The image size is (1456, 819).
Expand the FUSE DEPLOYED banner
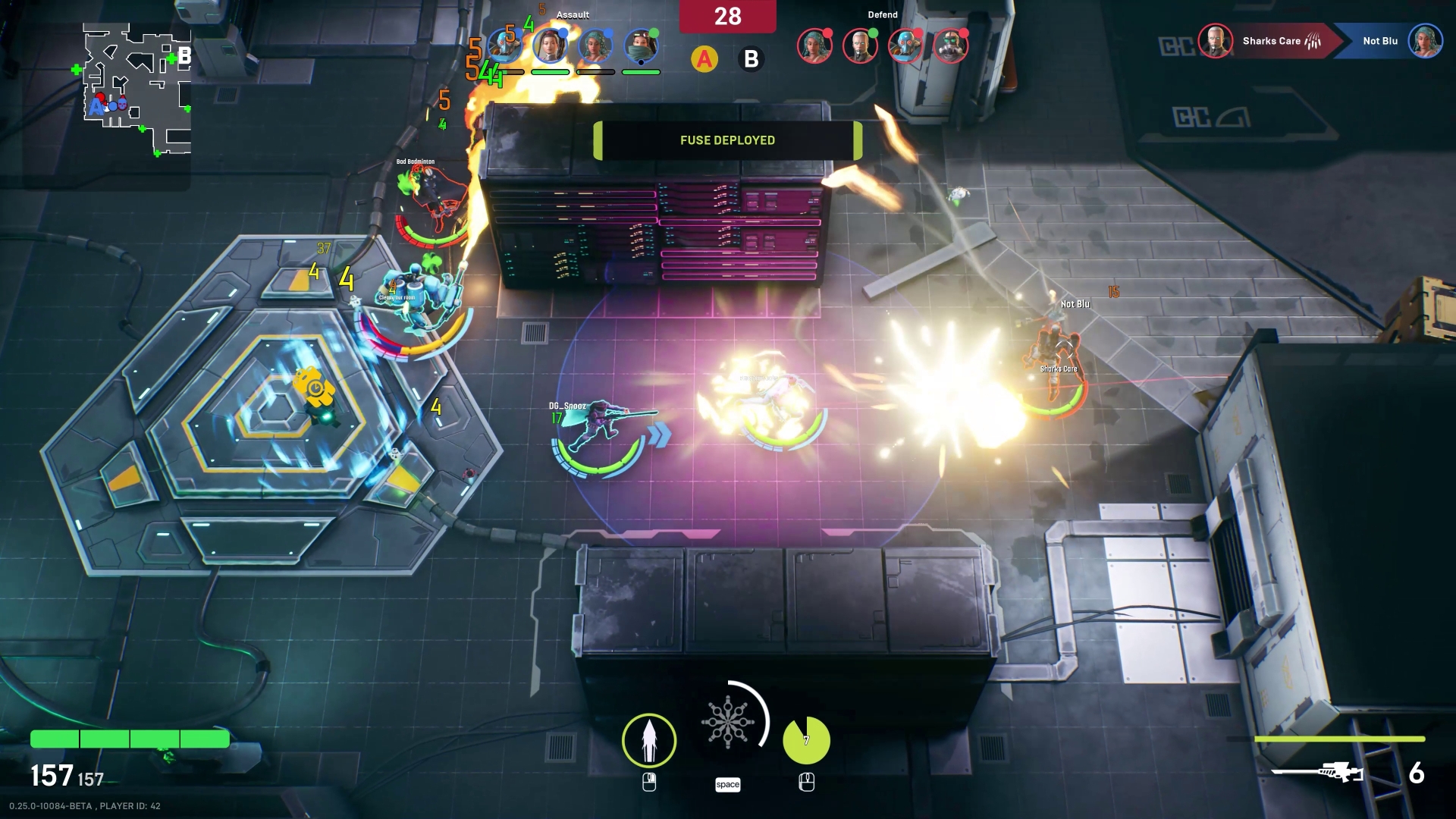pyautogui.click(x=727, y=140)
